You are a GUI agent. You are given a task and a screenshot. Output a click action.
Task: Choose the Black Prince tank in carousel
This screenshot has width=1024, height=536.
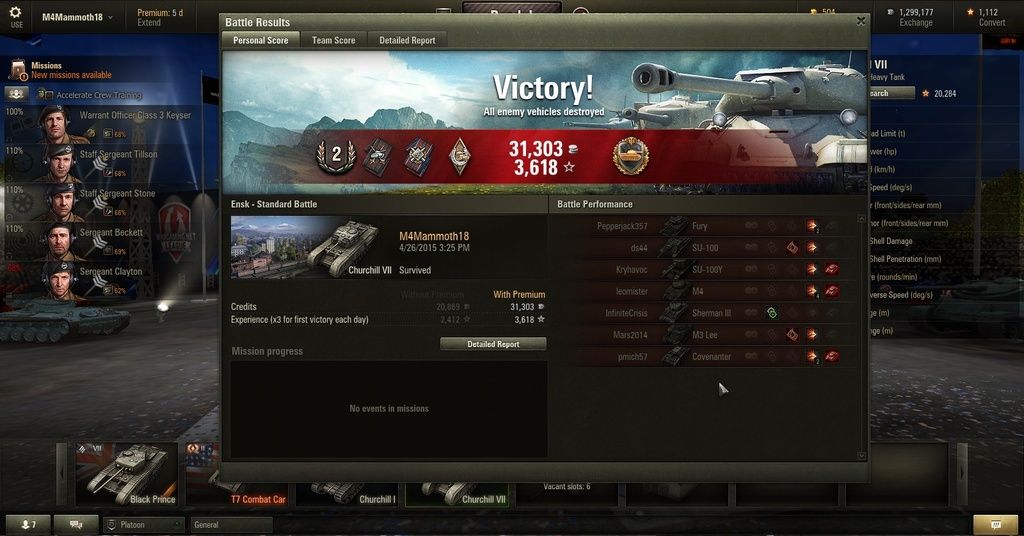point(126,474)
